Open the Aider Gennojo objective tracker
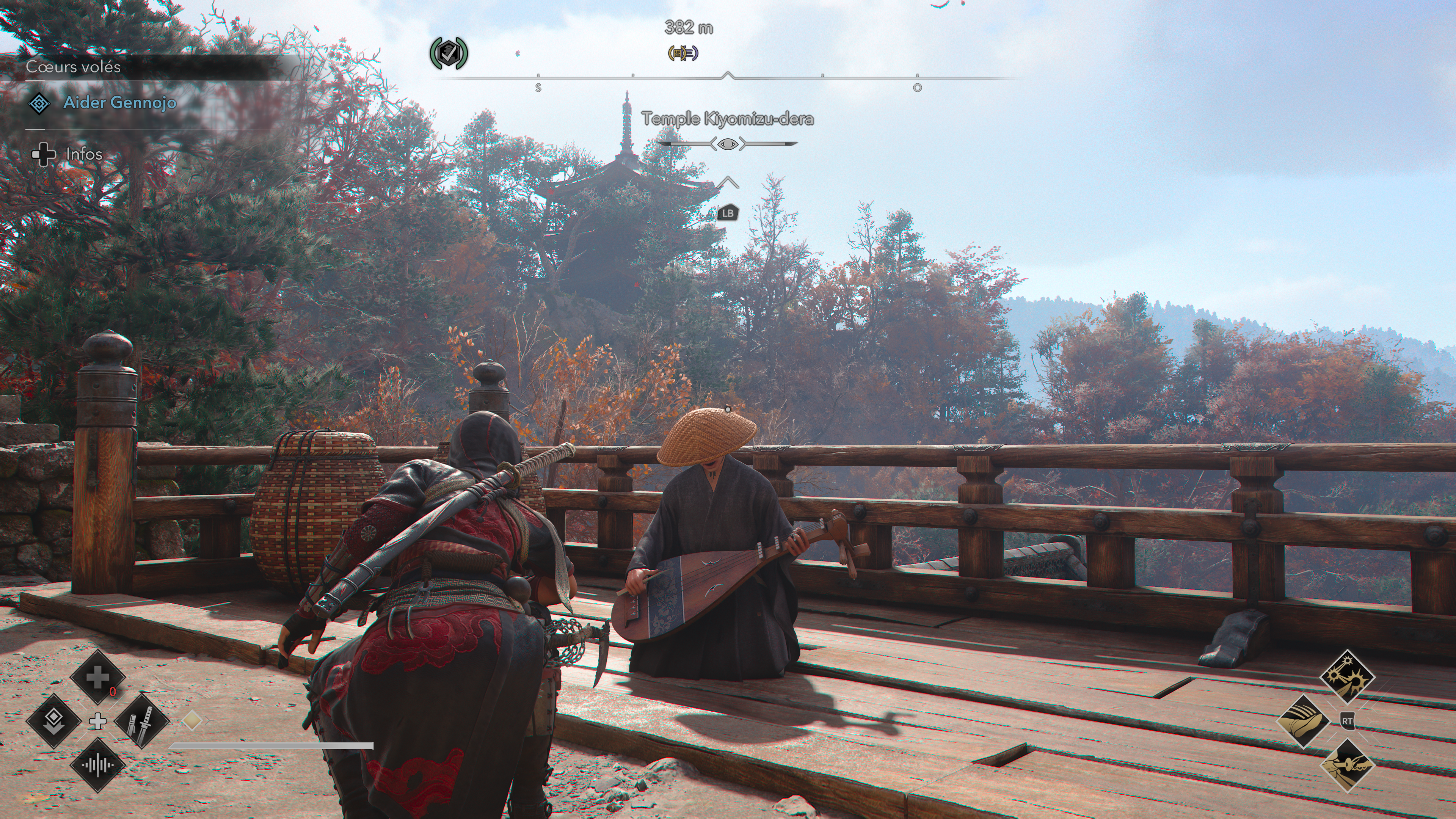The image size is (1456, 819). point(119,103)
